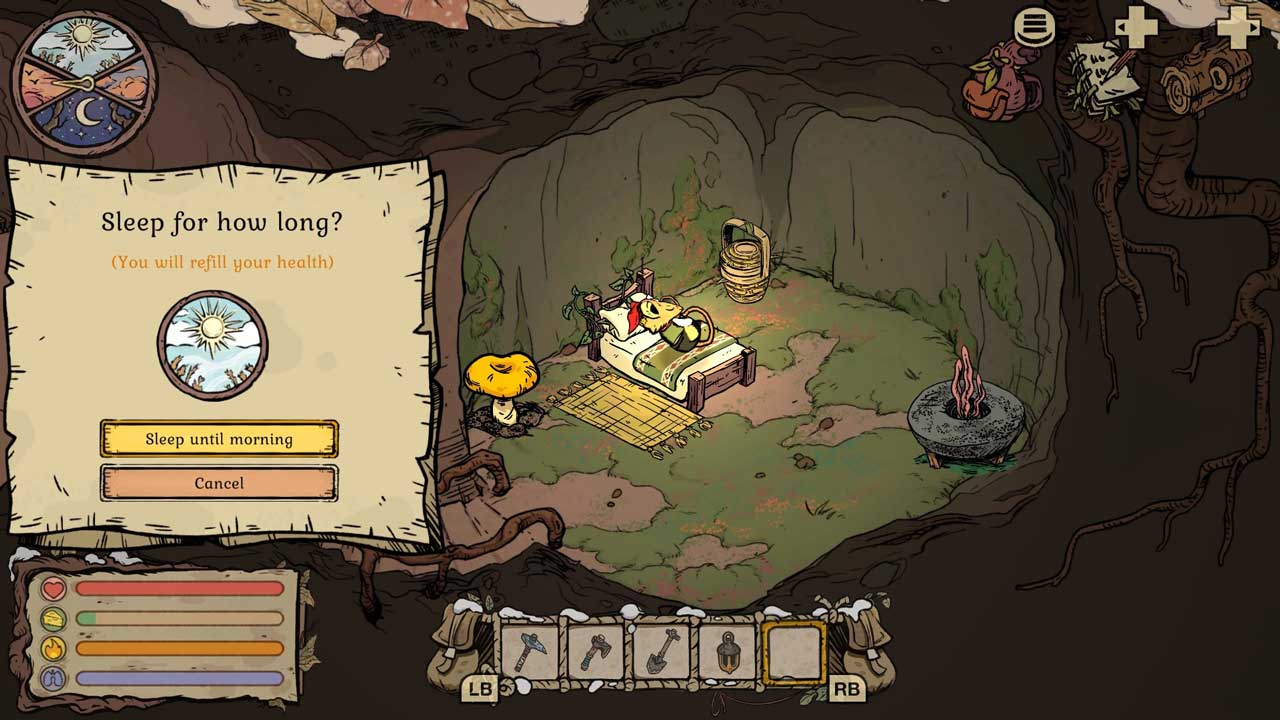Choose Sleep until morning
Image resolution: width=1280 pixels, height=720 pixels.
[219, 439]
